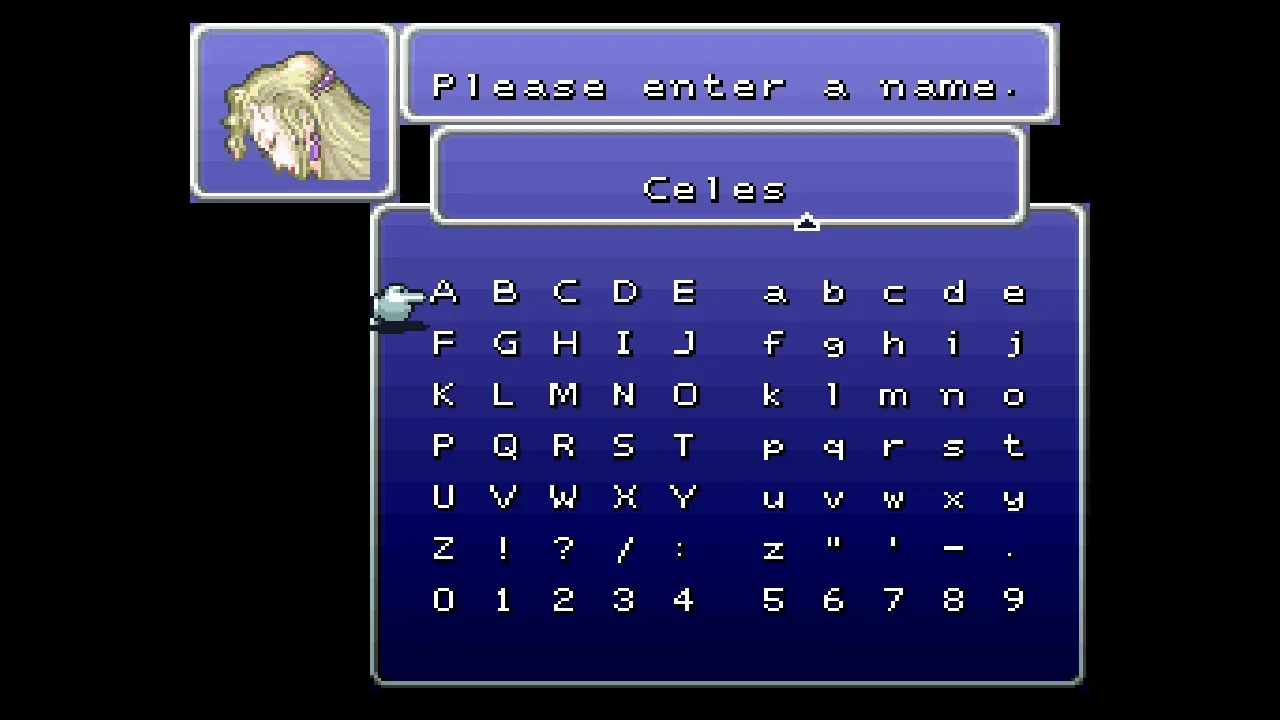Pick the lowercase letter j
1280x720 pixels.
[1013, 345]
